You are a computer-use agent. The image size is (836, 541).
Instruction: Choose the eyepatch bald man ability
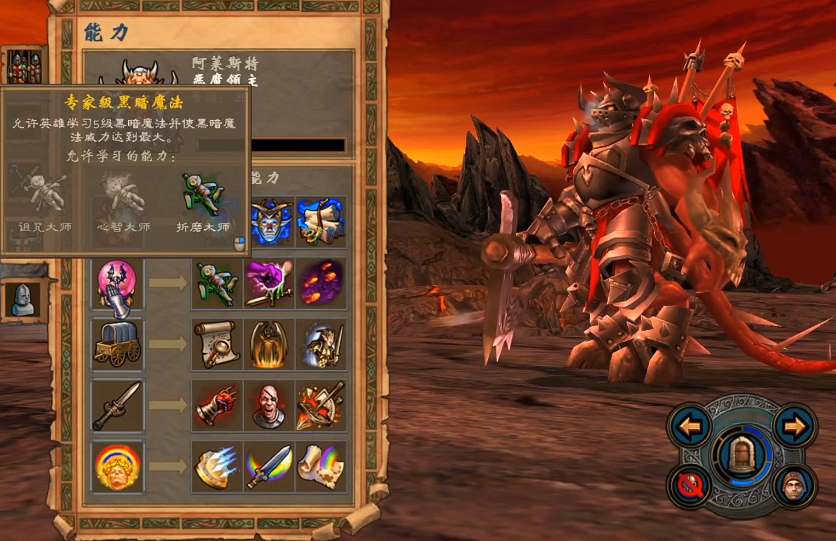269,404
